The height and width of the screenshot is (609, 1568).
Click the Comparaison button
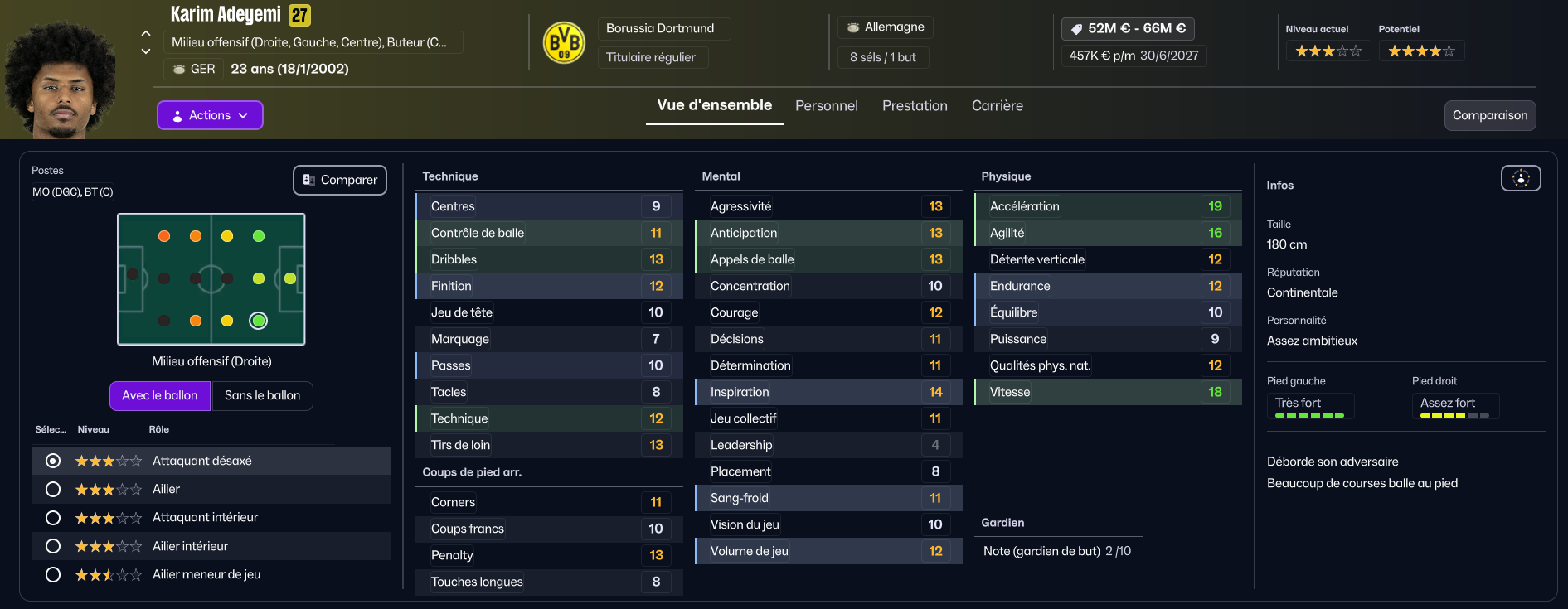pyautogui.click(x=1489, y=115)
